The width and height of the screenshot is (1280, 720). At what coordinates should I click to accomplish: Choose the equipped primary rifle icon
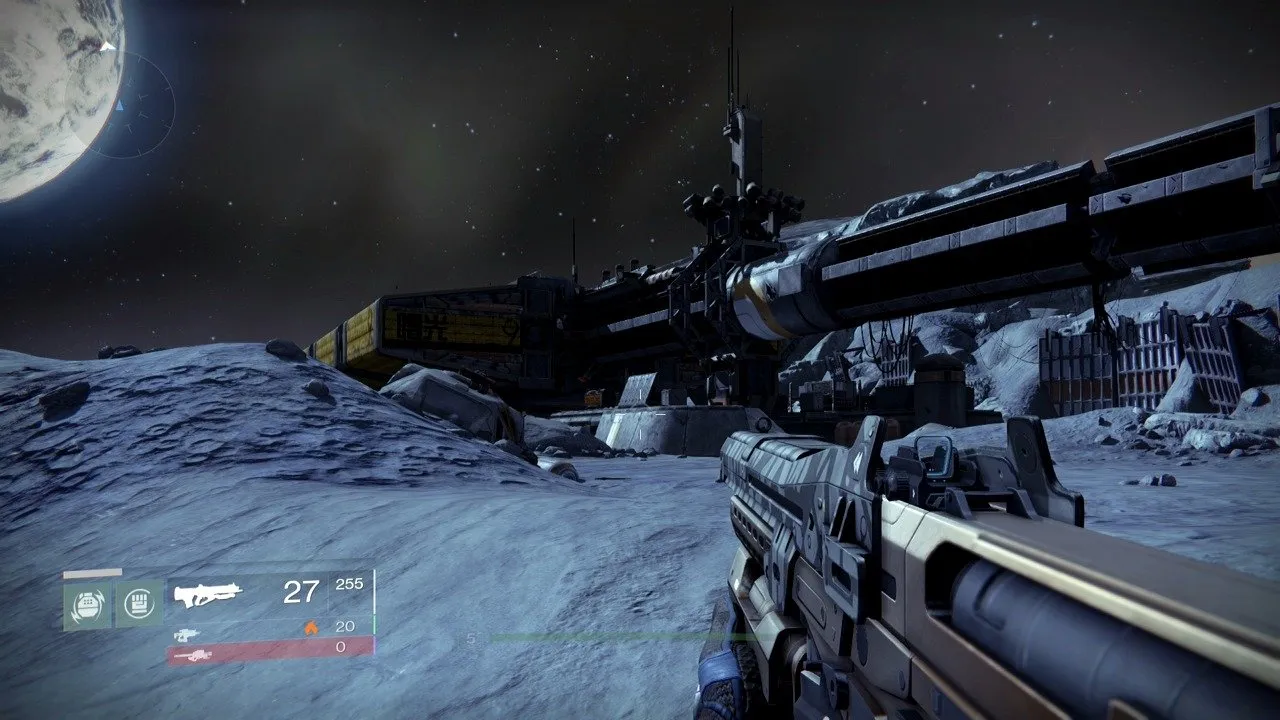tap(208, 594)
